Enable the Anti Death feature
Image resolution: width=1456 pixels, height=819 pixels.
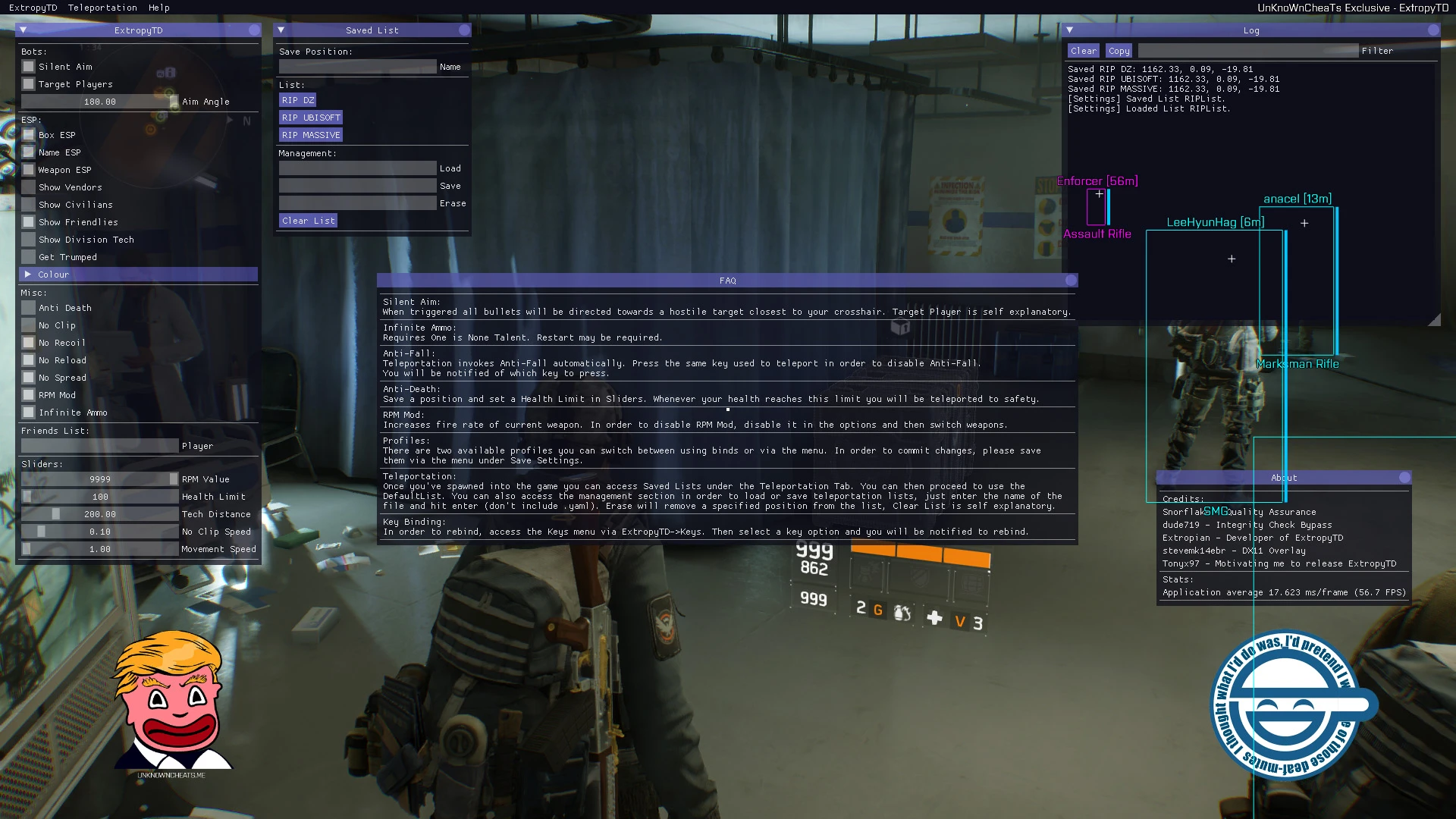click(x=29, y=308)
